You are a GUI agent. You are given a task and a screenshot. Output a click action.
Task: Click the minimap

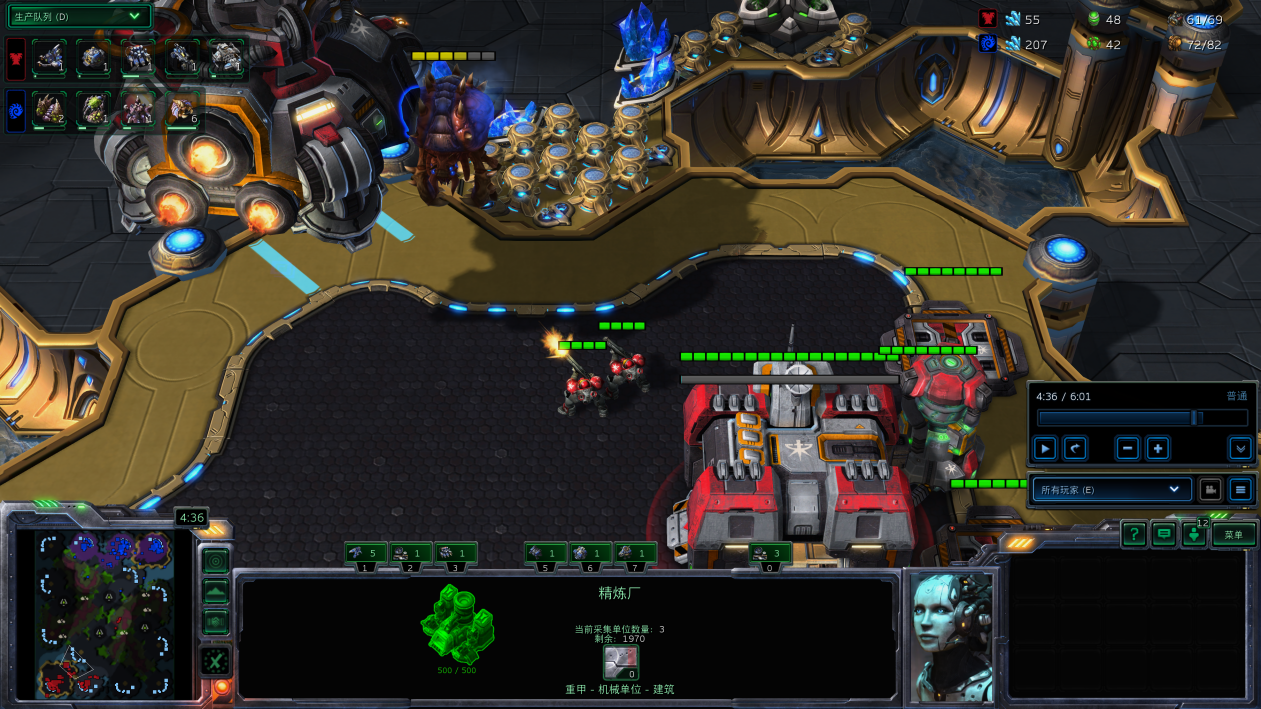coord(105,614)
